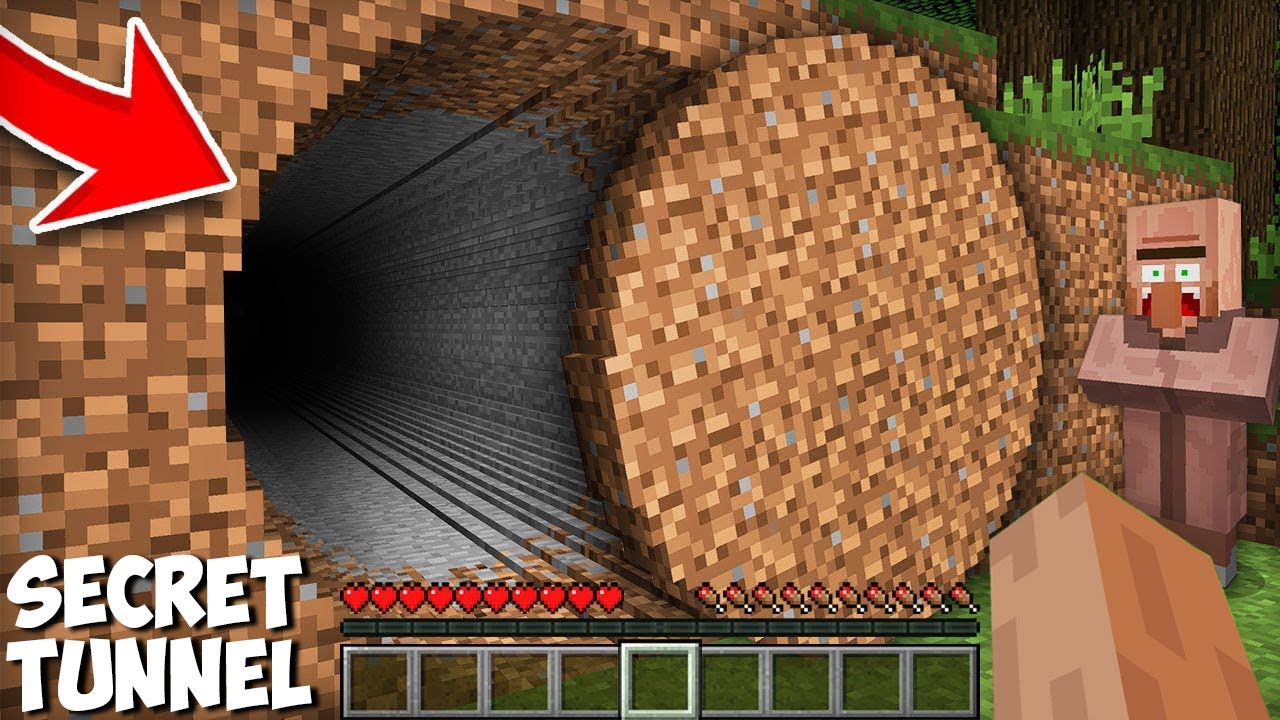Select the first drumstick in the hunger bar
The height and width of the screenshot is (720, 1280).
pyautogui.click(x=708, y=597)
